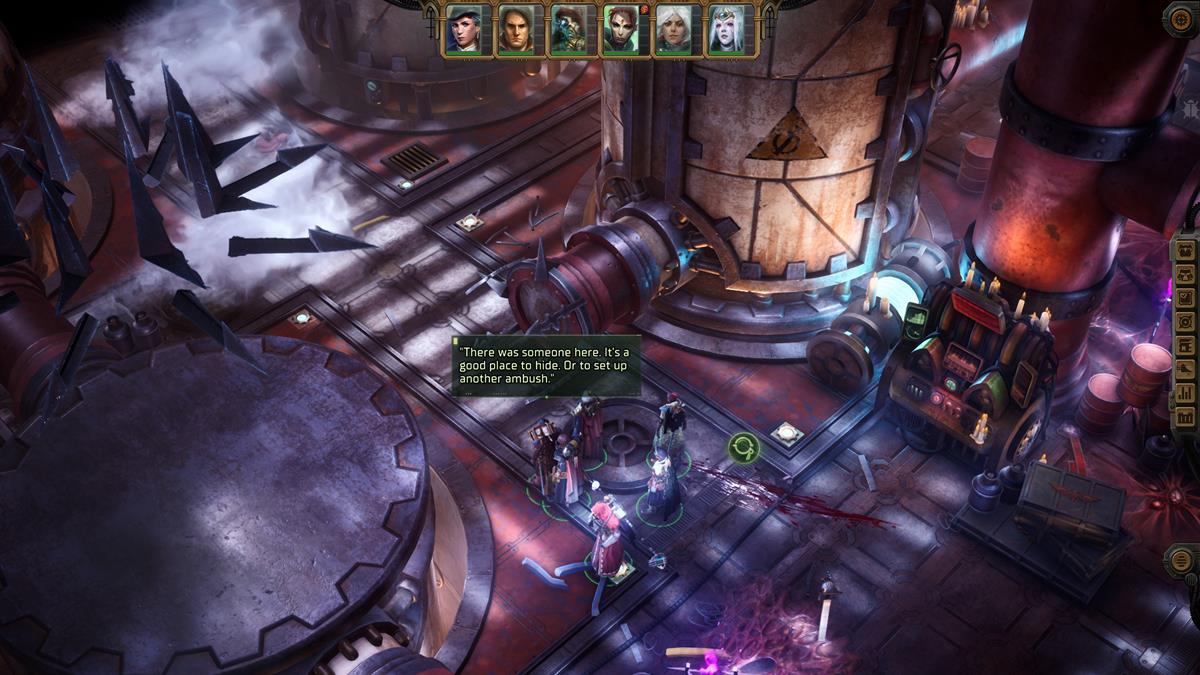The image size is (1200, 675).
Task: Open the ship icon in side menu
Action: 1186,369
